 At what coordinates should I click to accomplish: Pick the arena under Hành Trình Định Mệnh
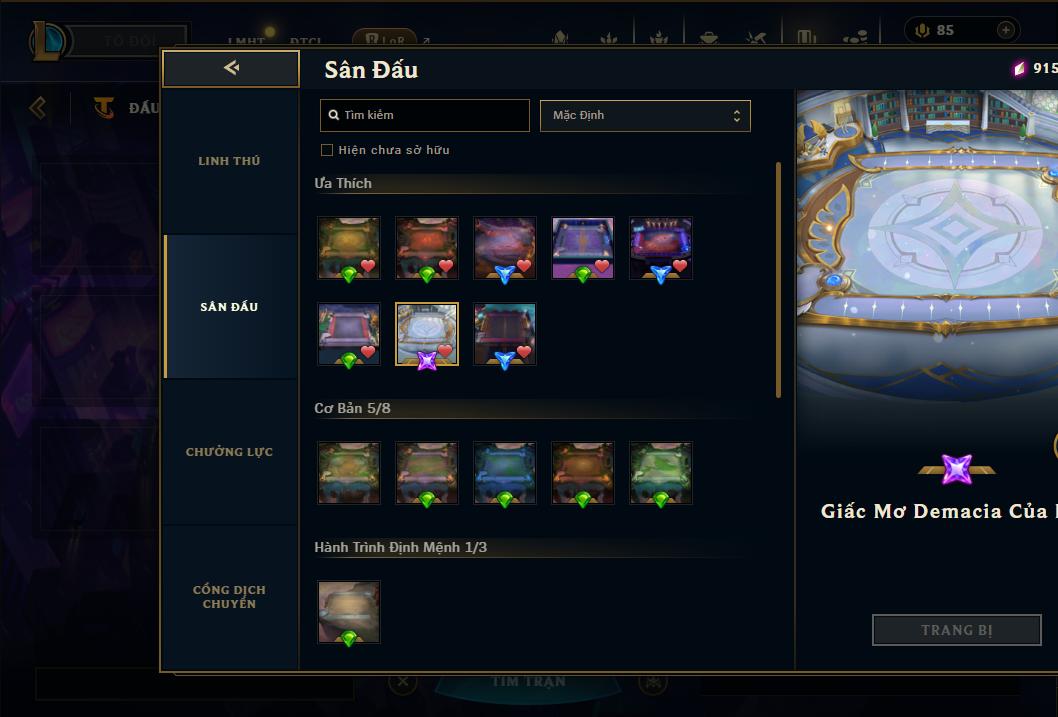[x=349, y=612]
